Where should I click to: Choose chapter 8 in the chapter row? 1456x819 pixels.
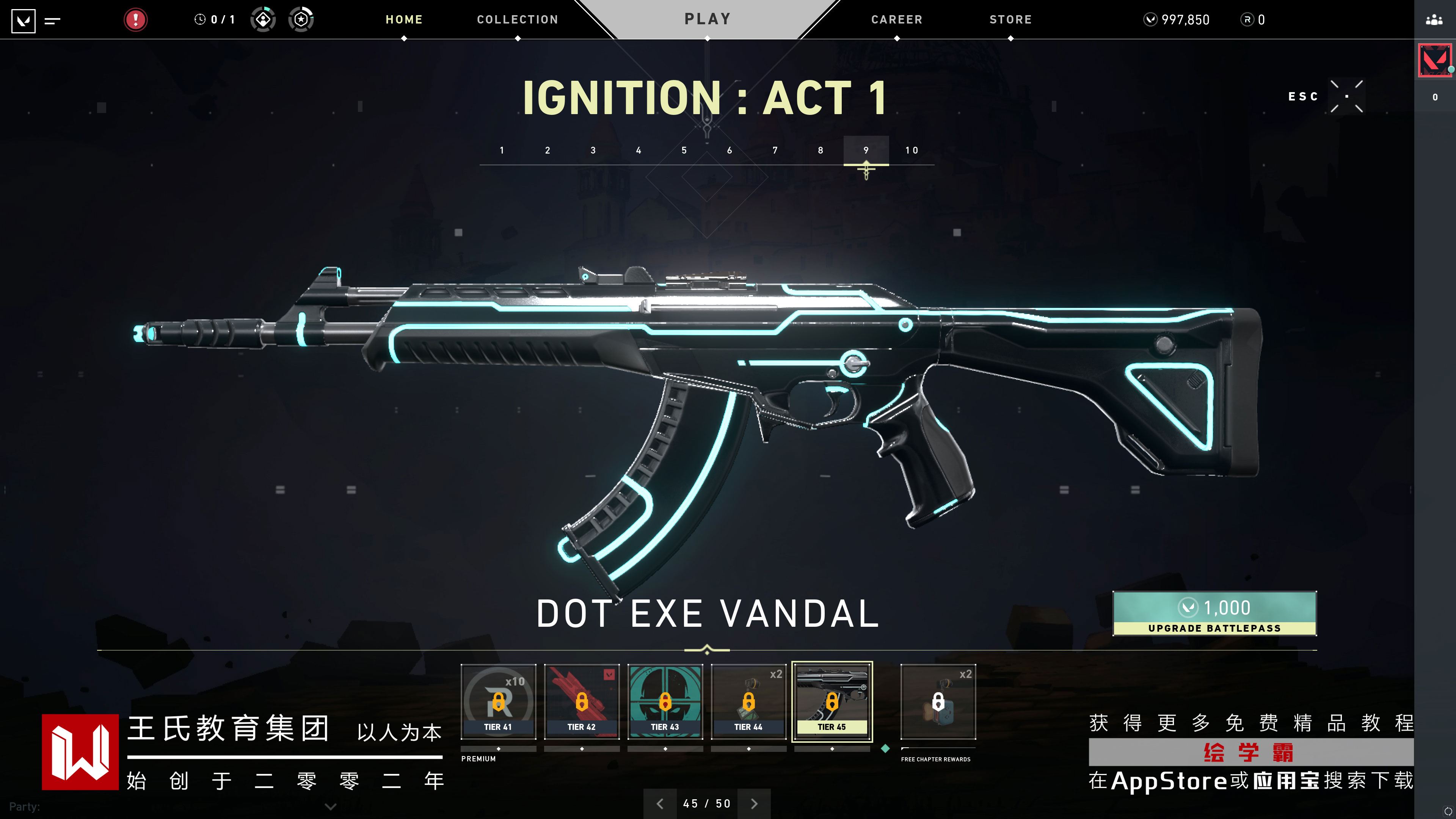pos(820,151)
